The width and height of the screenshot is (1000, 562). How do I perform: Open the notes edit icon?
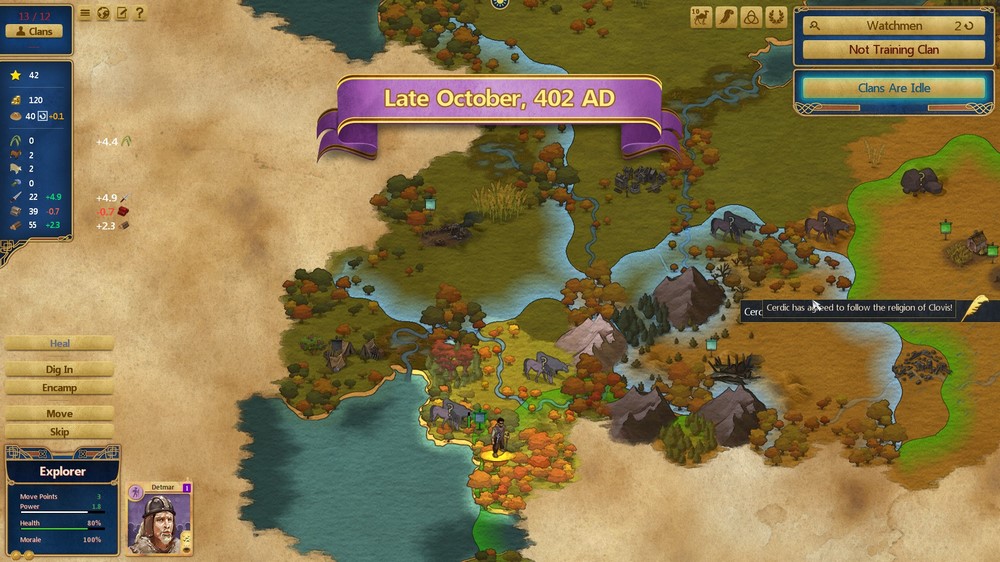coord(121,14)
